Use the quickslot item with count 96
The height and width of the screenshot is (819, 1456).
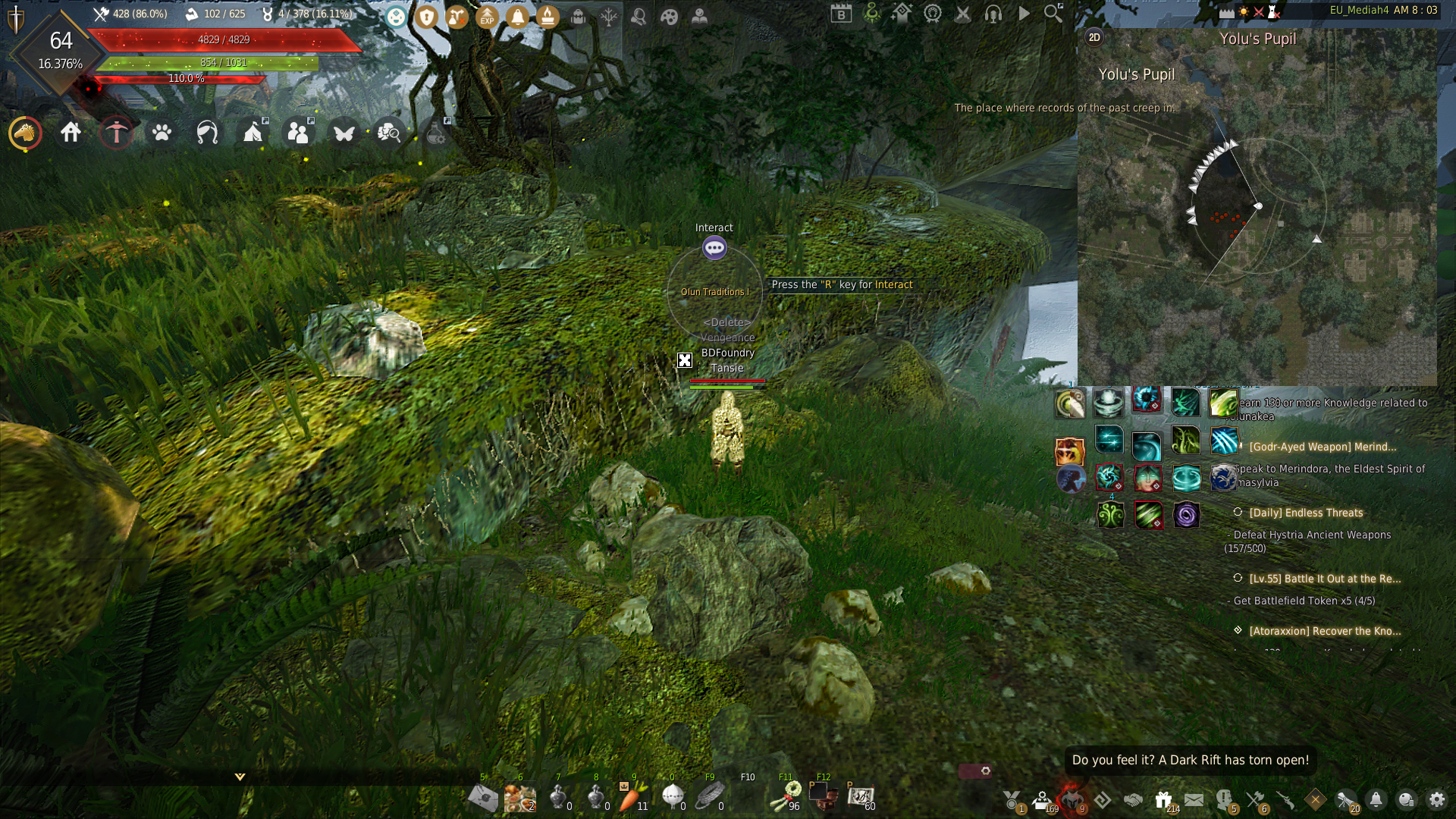[786, 796]
